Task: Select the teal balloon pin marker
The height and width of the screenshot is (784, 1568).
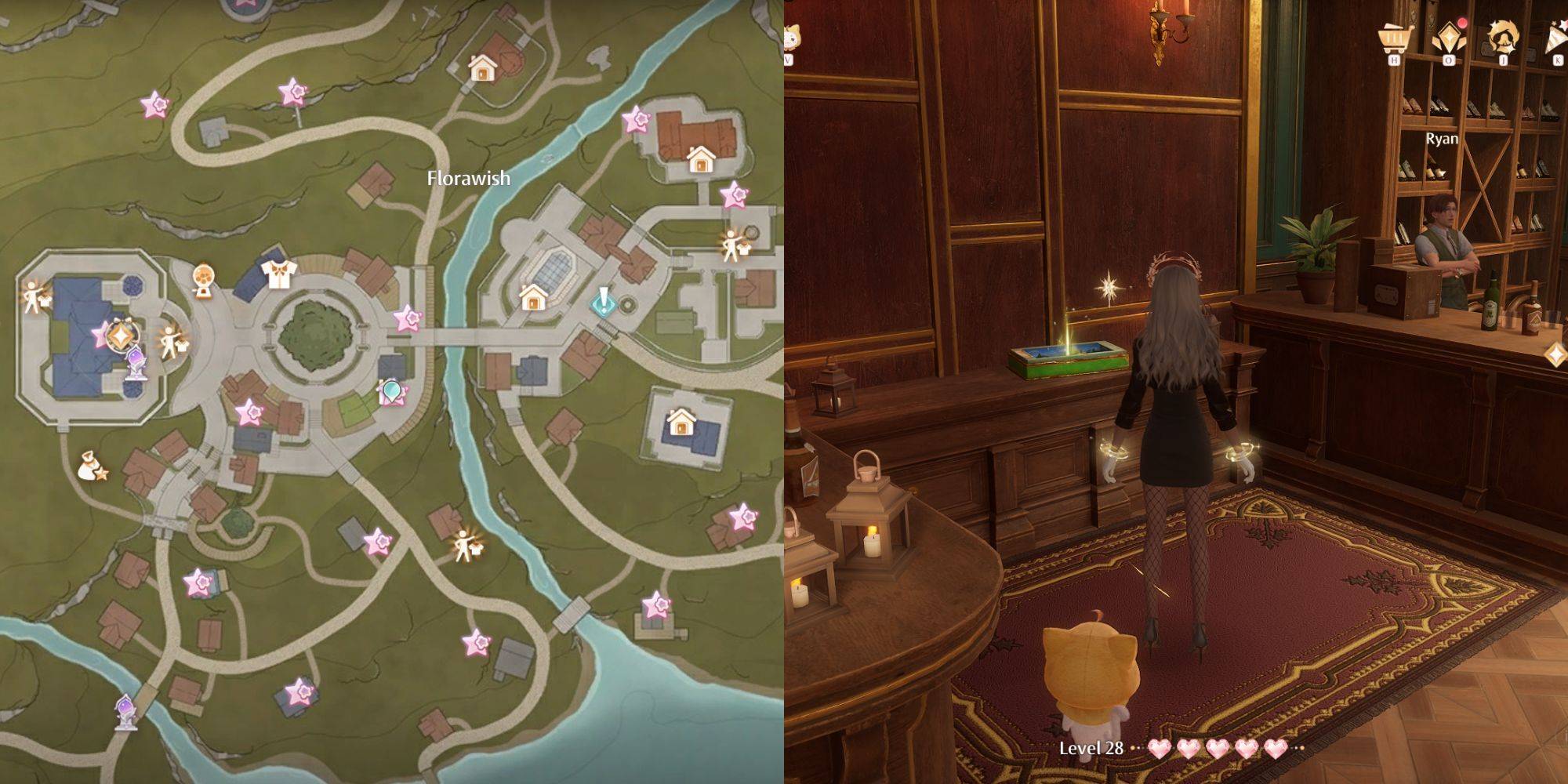Action: click(x=390, y=392)
